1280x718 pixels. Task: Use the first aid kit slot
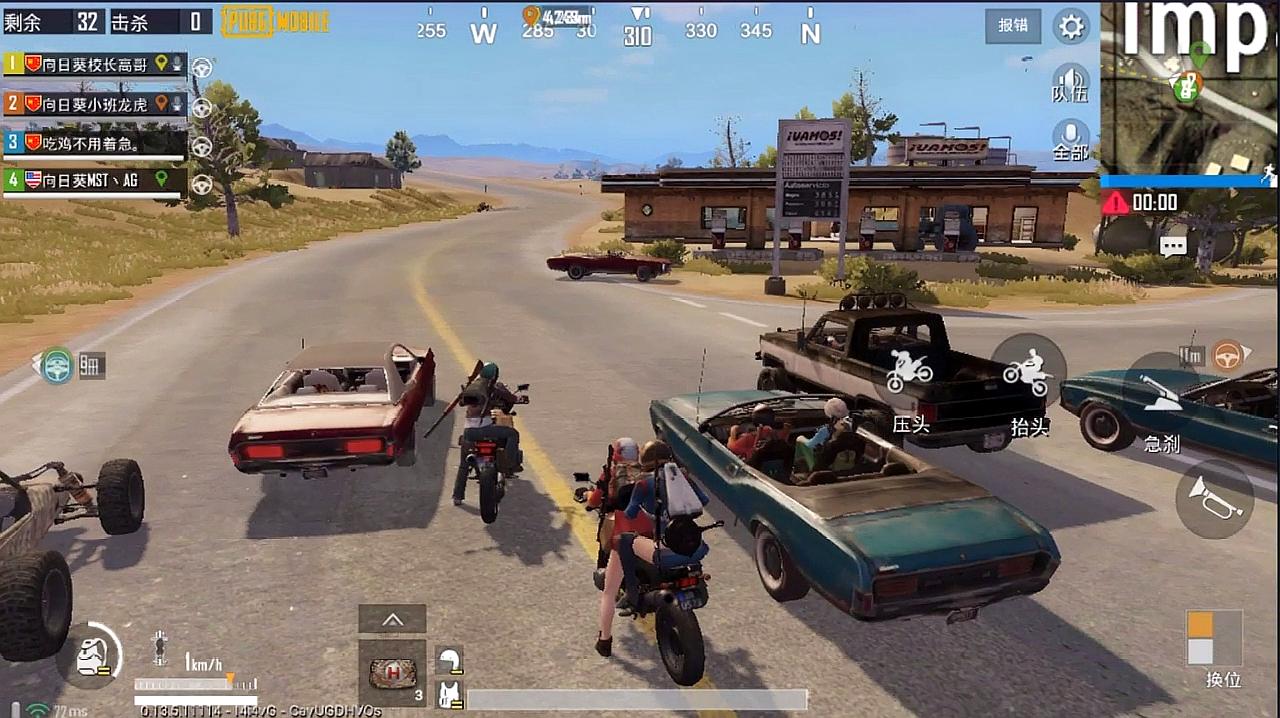click(392, 673)
